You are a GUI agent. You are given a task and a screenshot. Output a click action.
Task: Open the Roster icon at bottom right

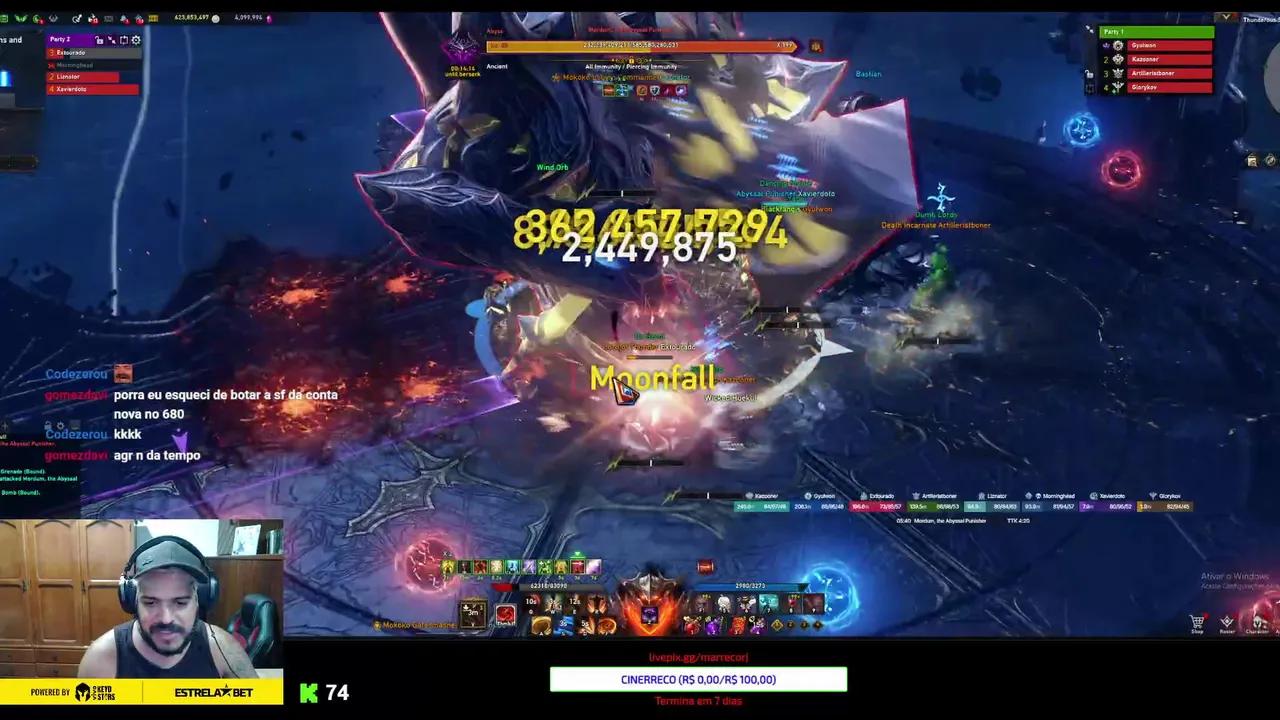point(1227,621)
